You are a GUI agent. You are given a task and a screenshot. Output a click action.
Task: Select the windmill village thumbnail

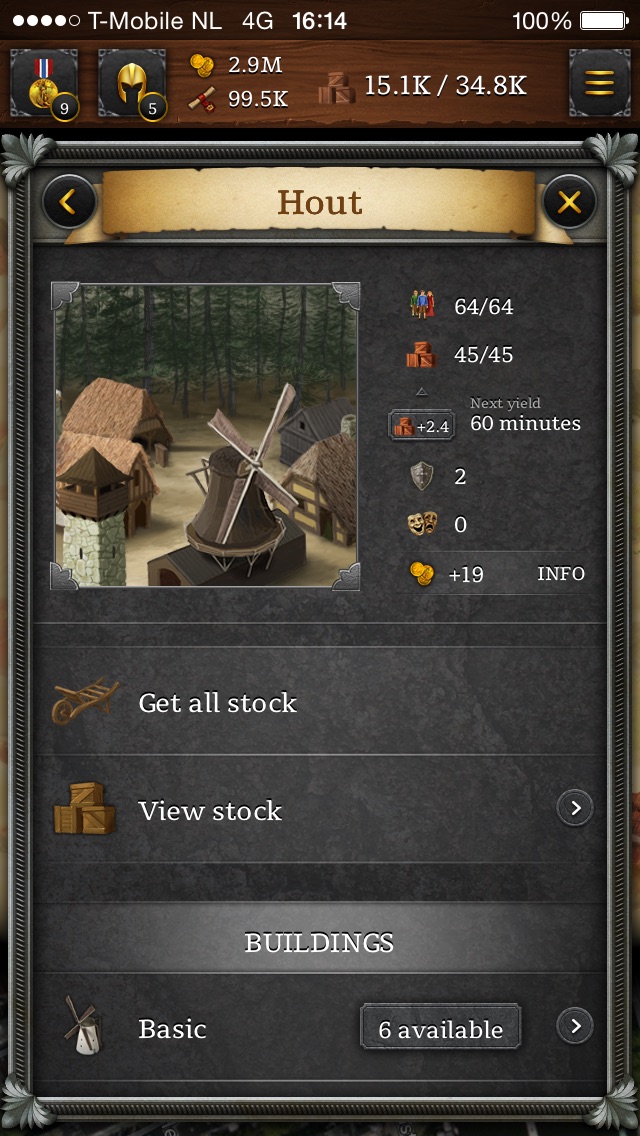206,435
